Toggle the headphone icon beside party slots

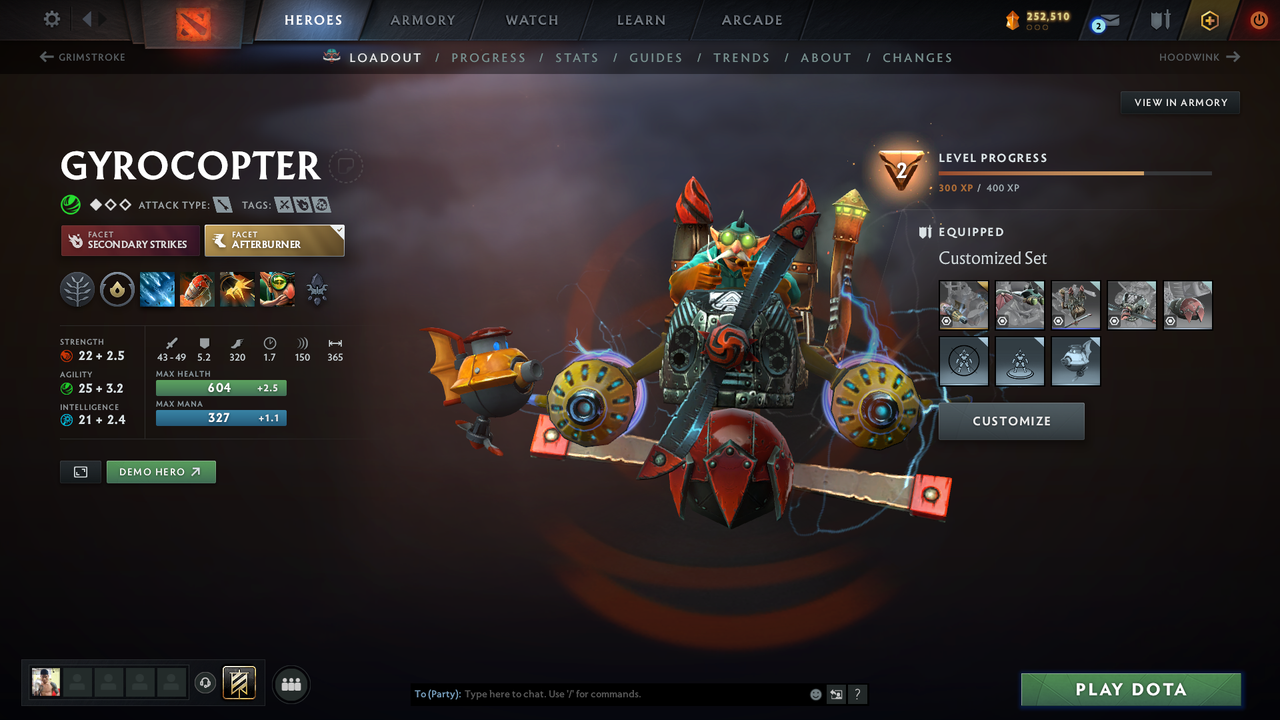(206, 683)
